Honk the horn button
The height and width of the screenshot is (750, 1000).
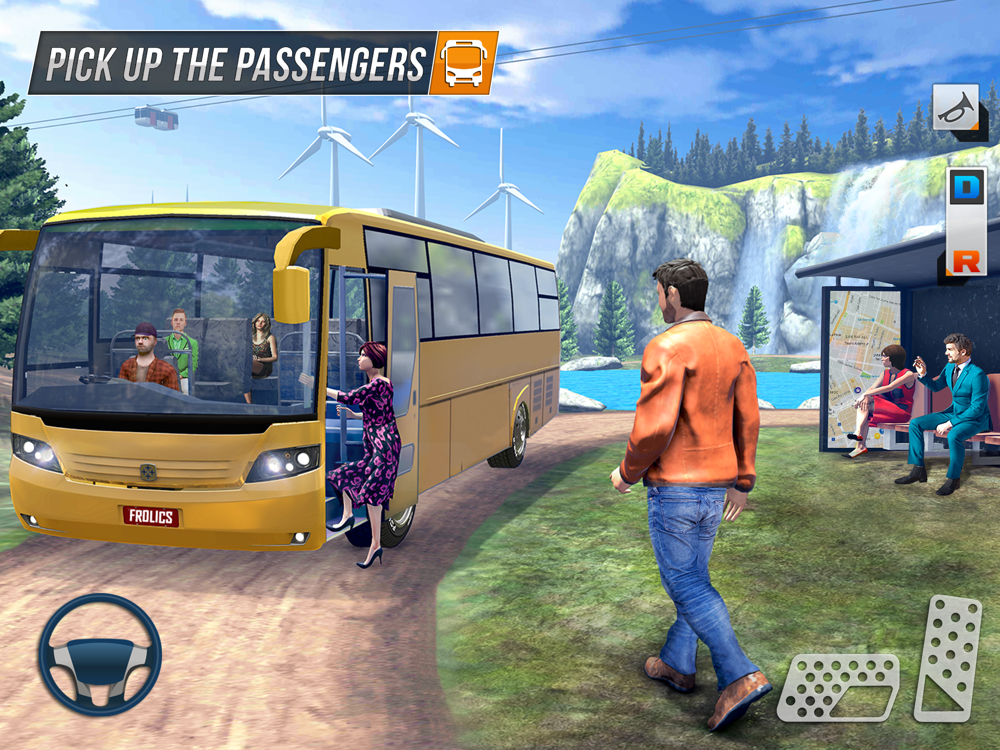pyautogui.click(x=955, y=107)
